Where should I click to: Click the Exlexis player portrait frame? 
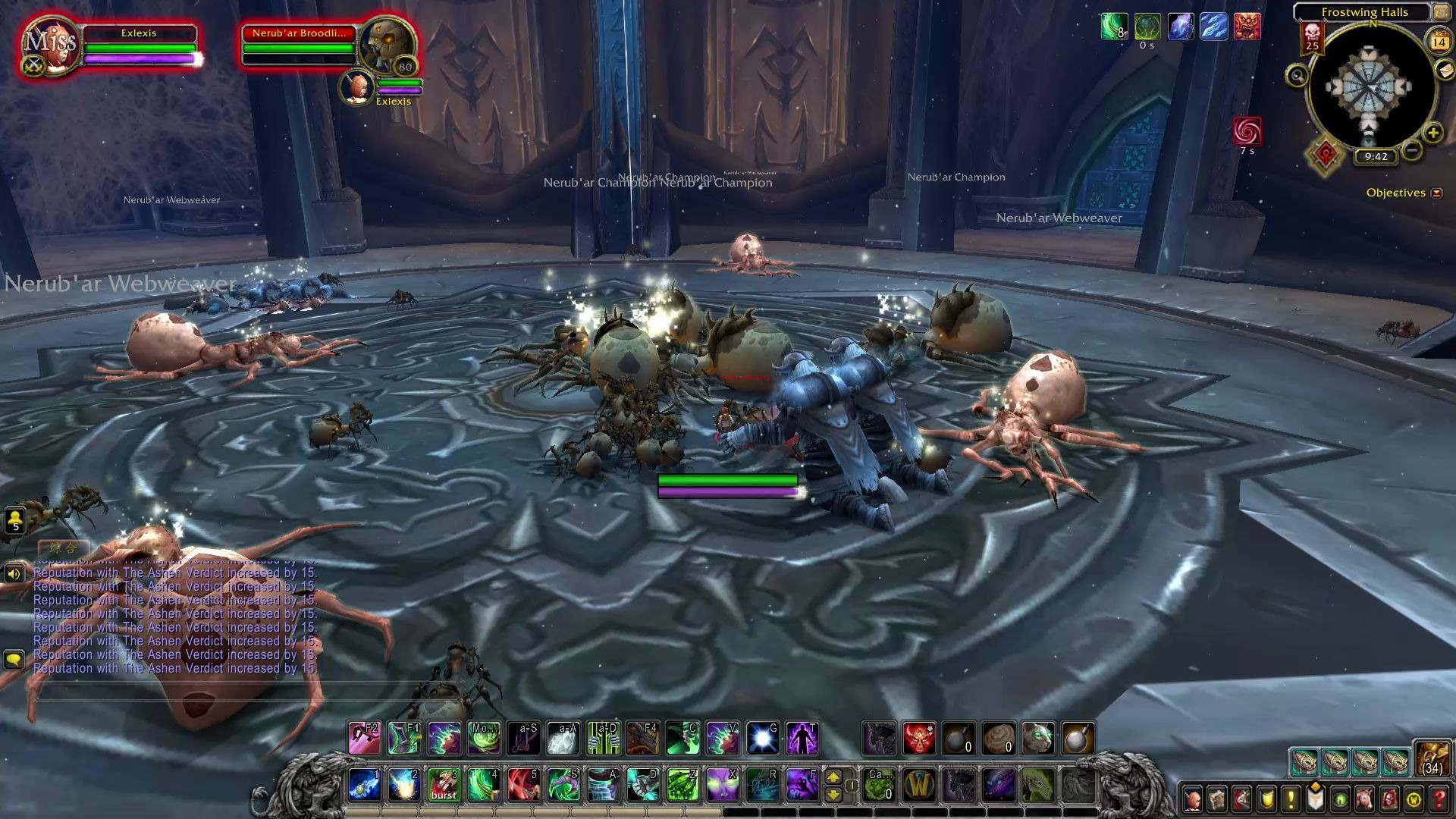[x=49, y=45]
